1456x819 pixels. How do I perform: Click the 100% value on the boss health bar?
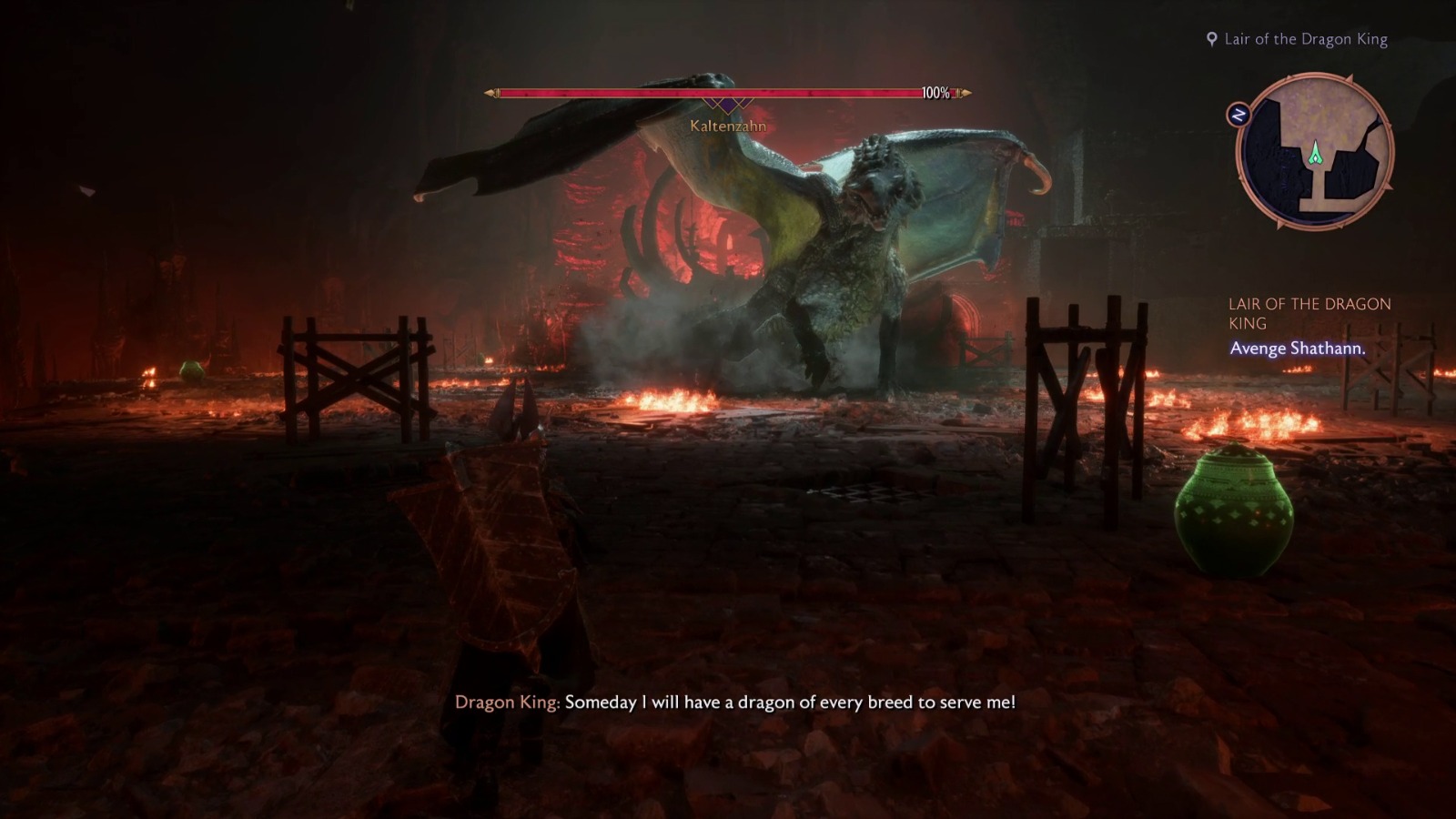pyautogui.click(x=935, y=91)
